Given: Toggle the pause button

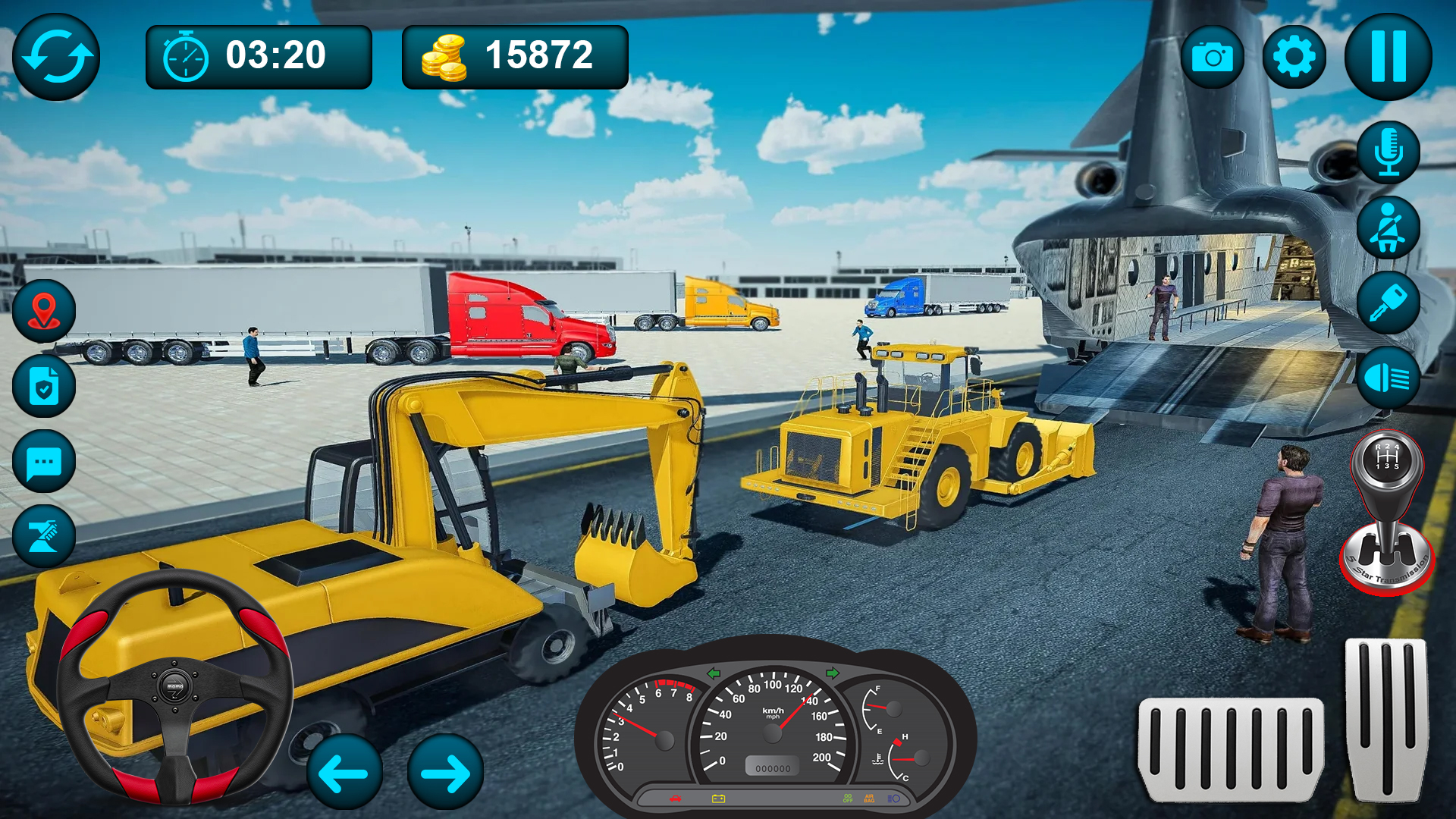Looking at the screenshot, I should coord(1388,55).
